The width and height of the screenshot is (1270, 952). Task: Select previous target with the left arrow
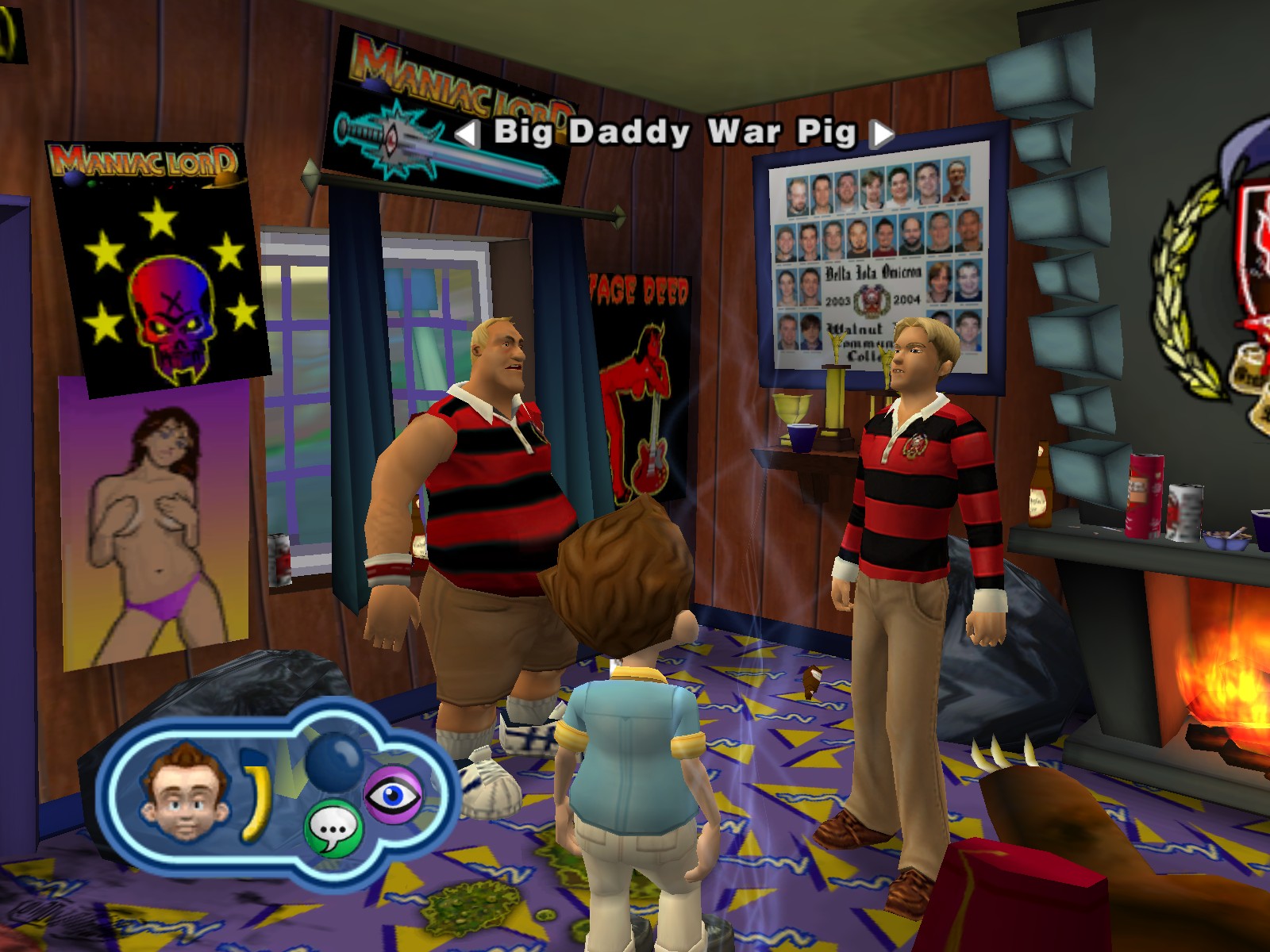click(468, 134)
